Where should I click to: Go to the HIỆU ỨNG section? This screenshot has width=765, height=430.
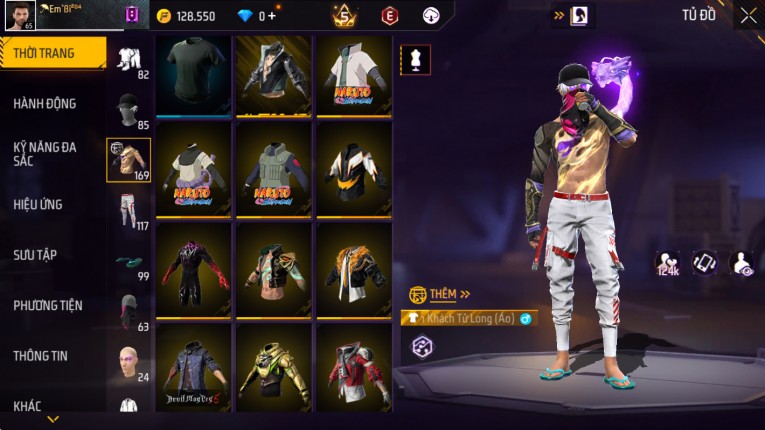pos(38,204)
